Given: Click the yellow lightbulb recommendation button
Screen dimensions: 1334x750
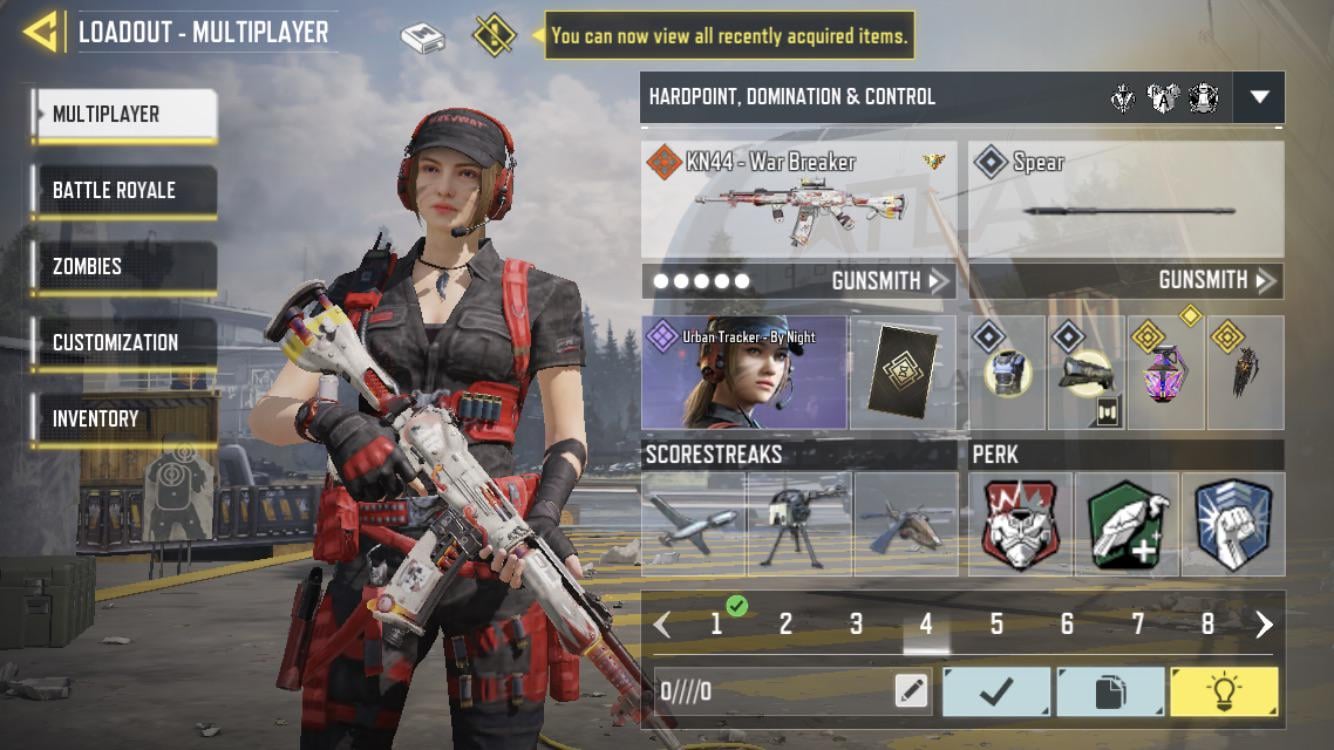Looking at the screenshot, I should [x=1224, y=692].
